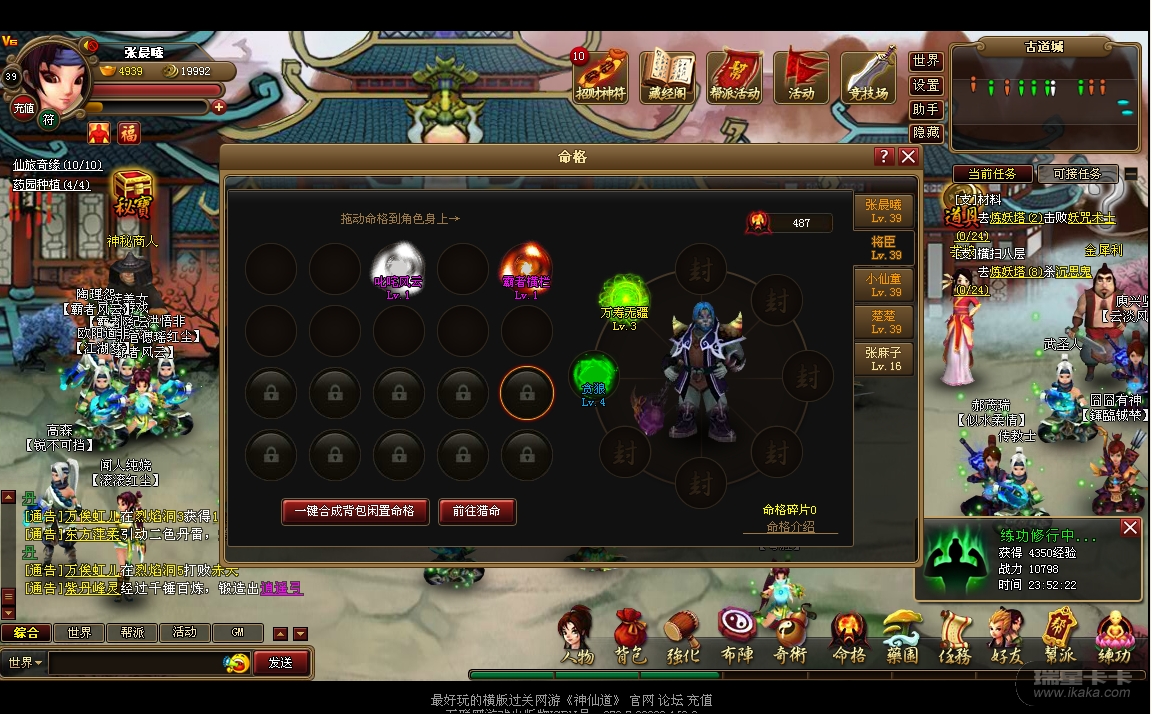Go to 前往猎命
The image size is (1152, 714).
coord(476,511)
